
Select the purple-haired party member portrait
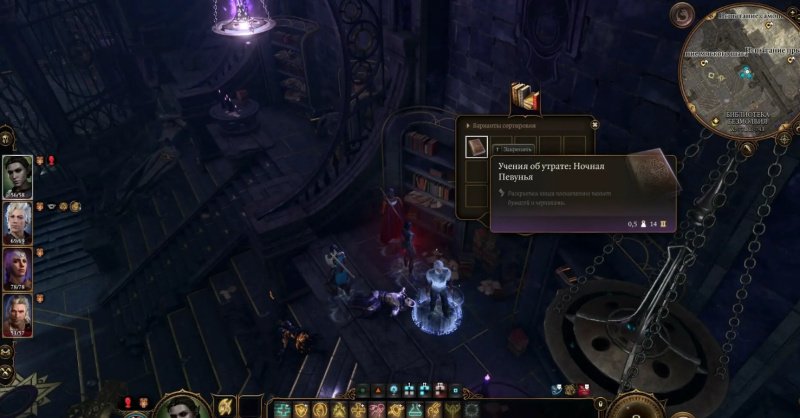tap(18, 268)
